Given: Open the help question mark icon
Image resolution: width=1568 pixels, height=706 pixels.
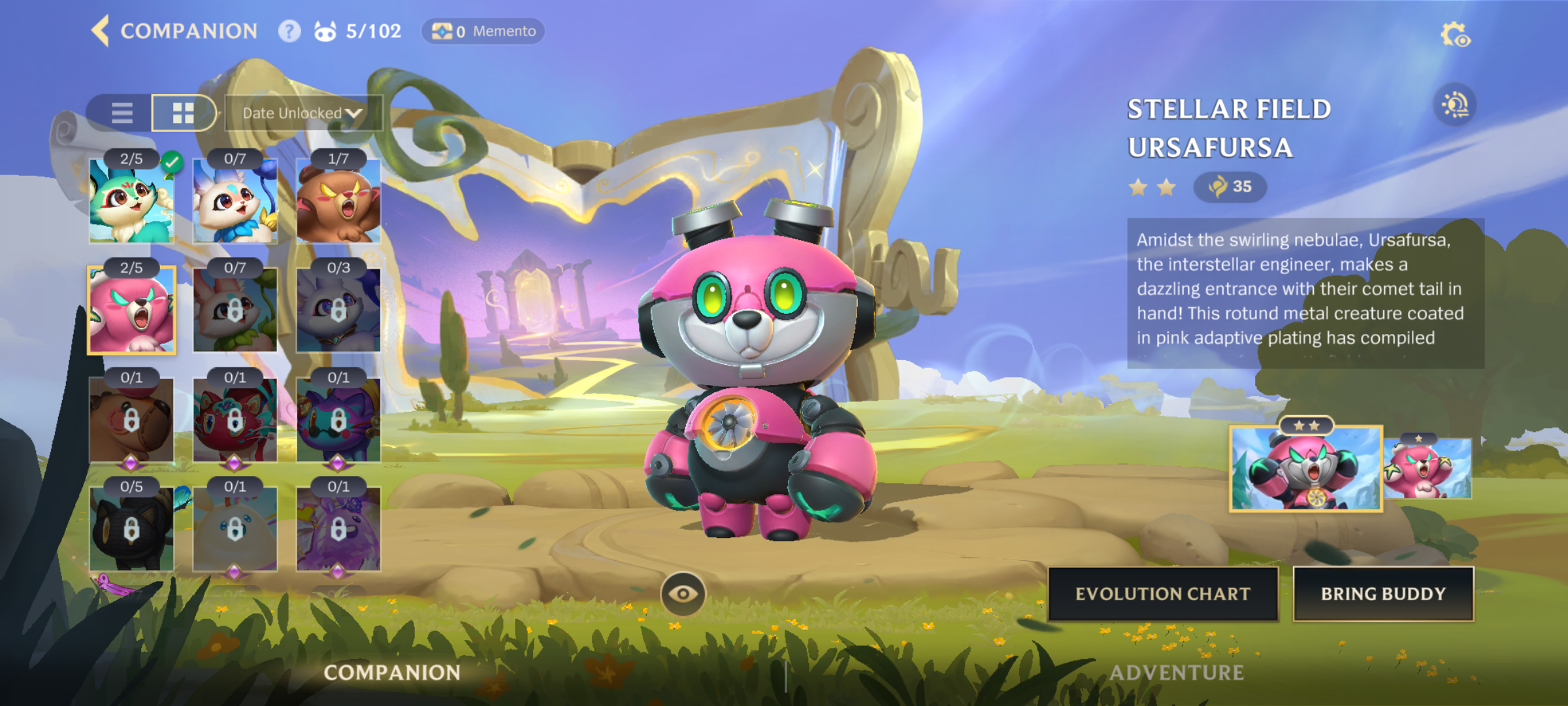Looking at the screenshot, I should click(289, 31).
